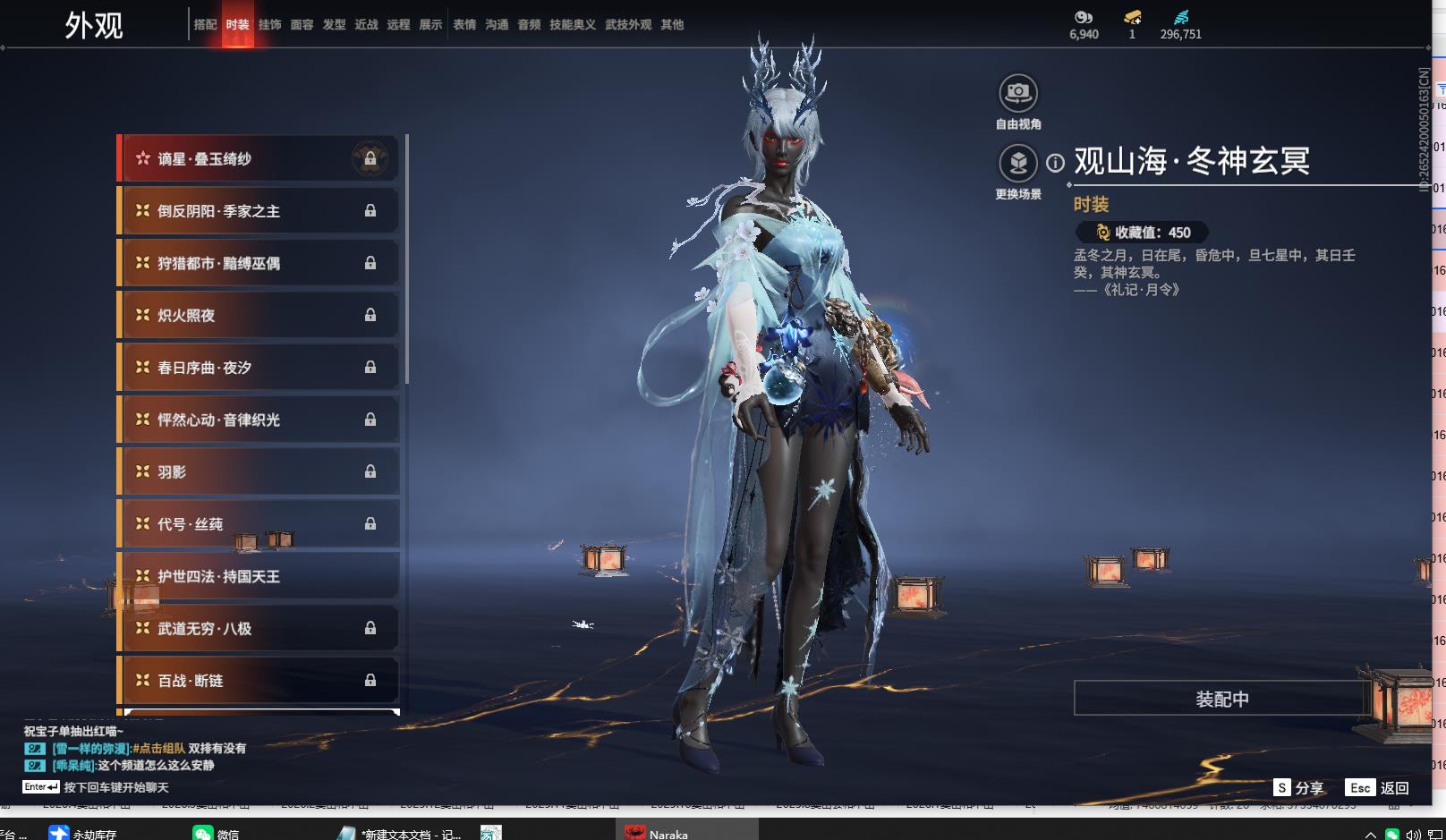Click the 装配中 equip button
The image size is (1446, 840).
[1221, 699]
